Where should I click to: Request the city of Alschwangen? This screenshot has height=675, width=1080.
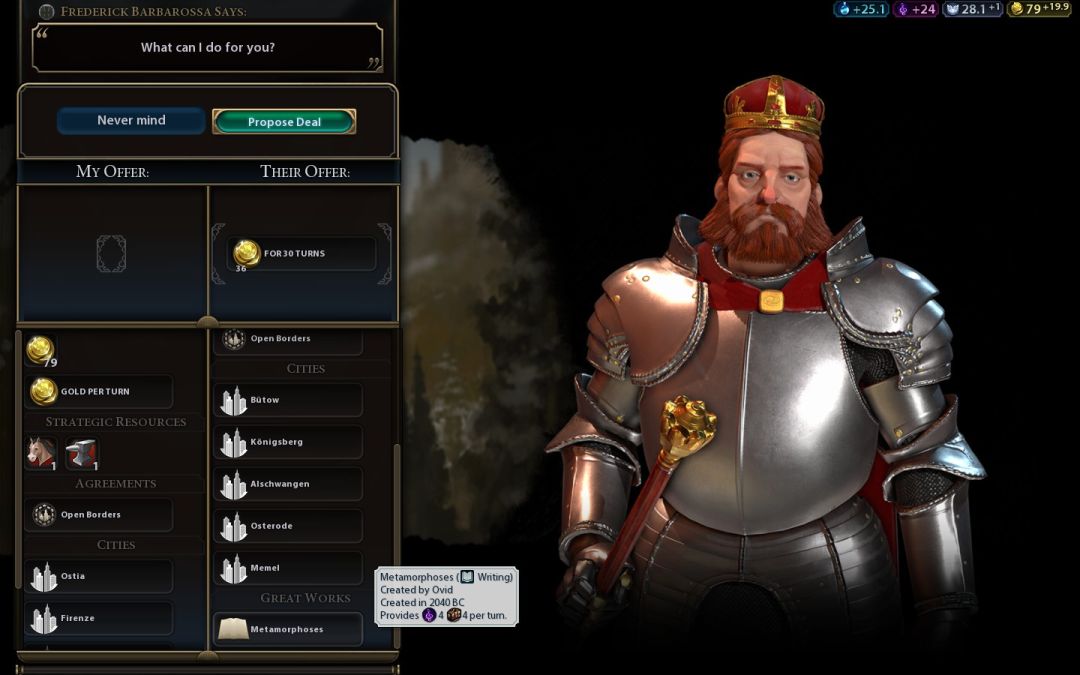(x=288, y=484)
